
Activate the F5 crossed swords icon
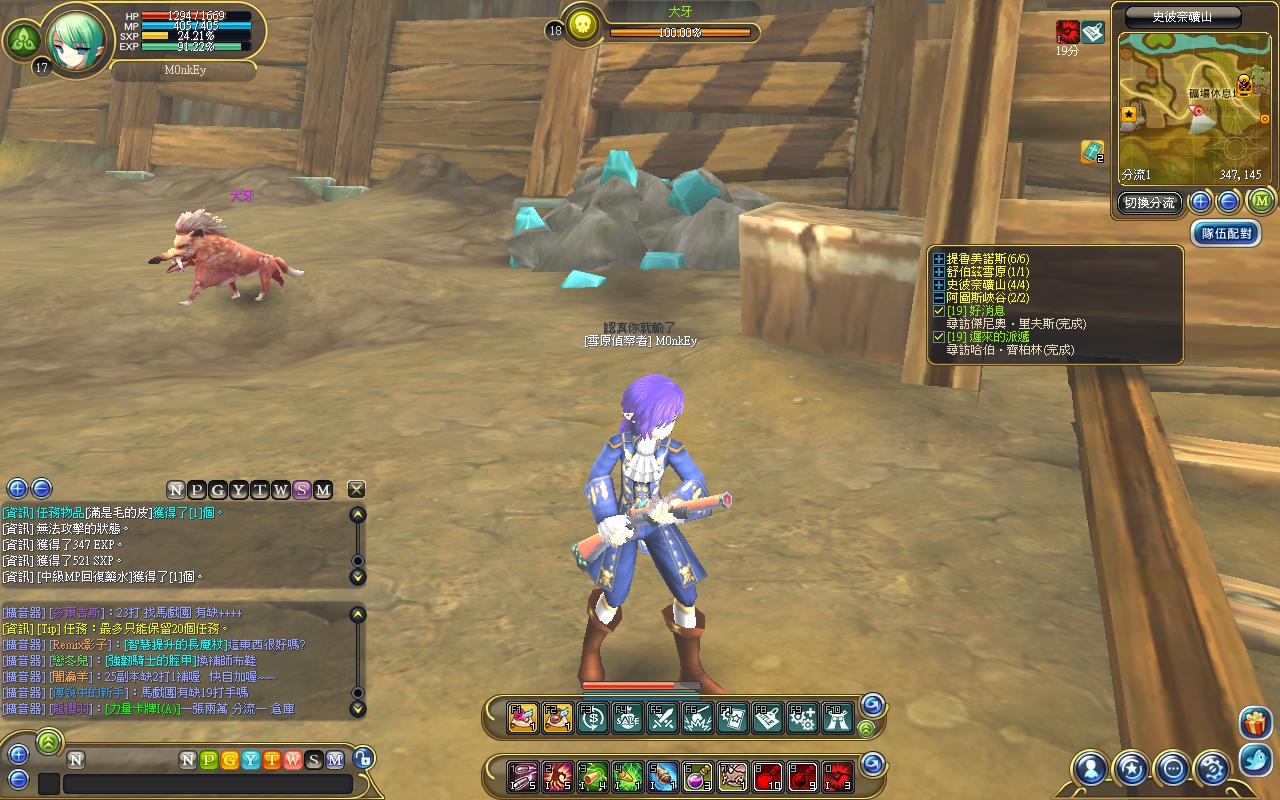click(x=662, y=718)
